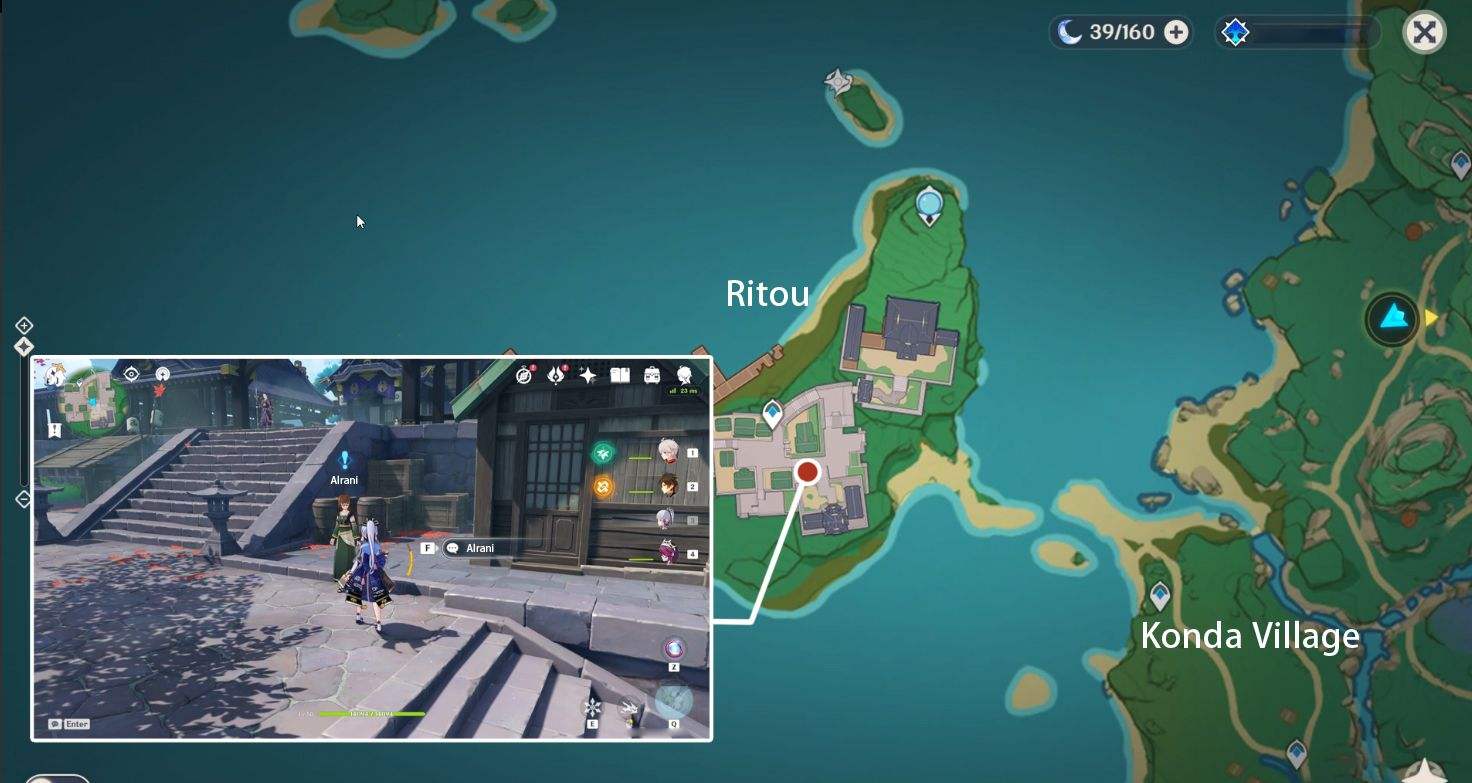The width and height of the screenshot is (1472, 783).
Task: Activate the gadget icon above the Z key
Action: [674, 648]
